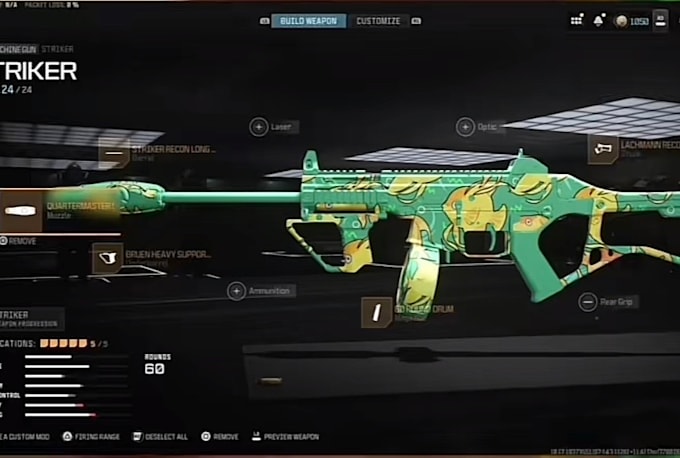The image size is (680, 458).
Task: Switch to the Build Weapon tab
Action: (x=309, y=21)
